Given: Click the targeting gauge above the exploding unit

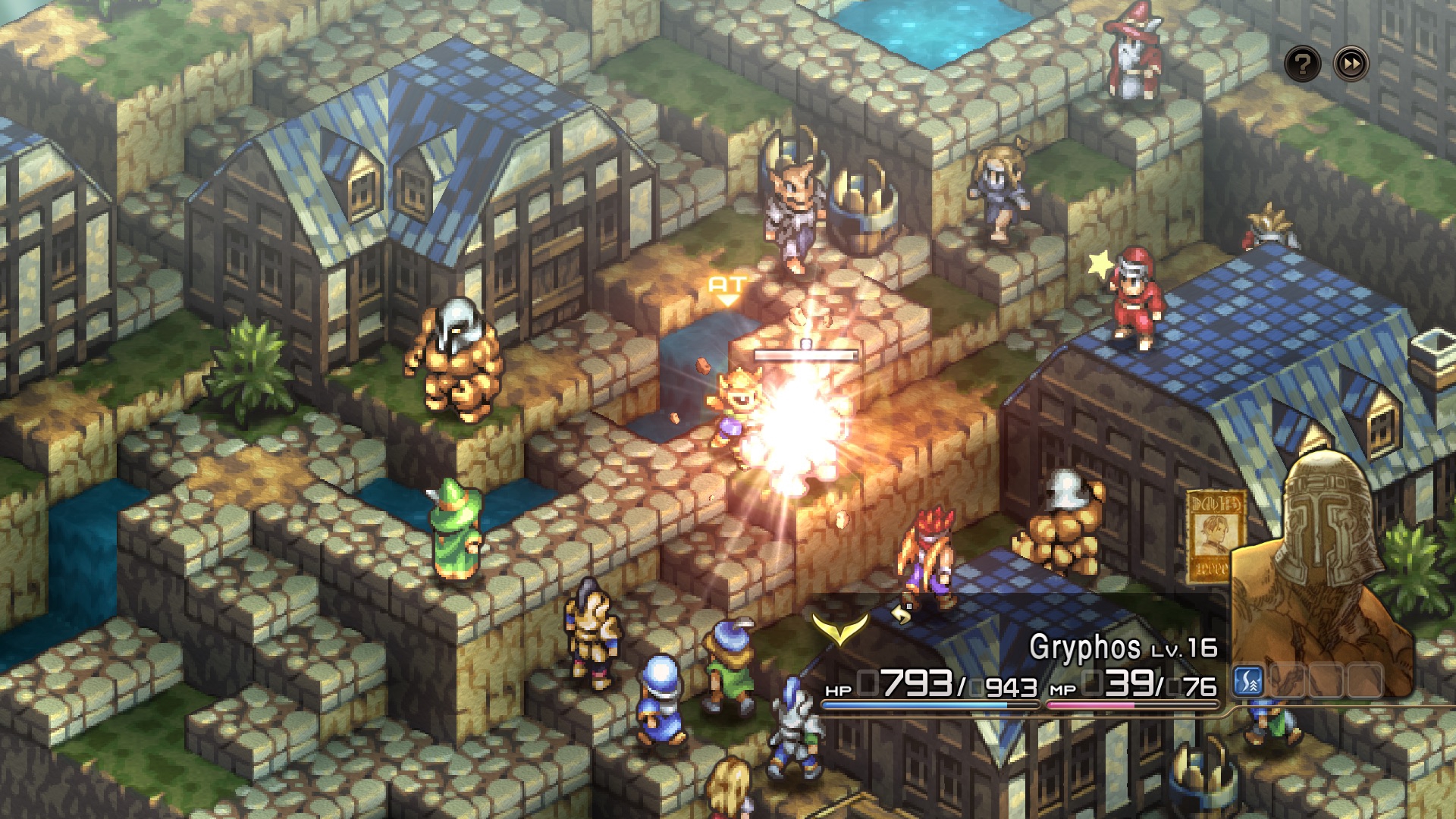Looking at the screenshot, I should (804, 353).
